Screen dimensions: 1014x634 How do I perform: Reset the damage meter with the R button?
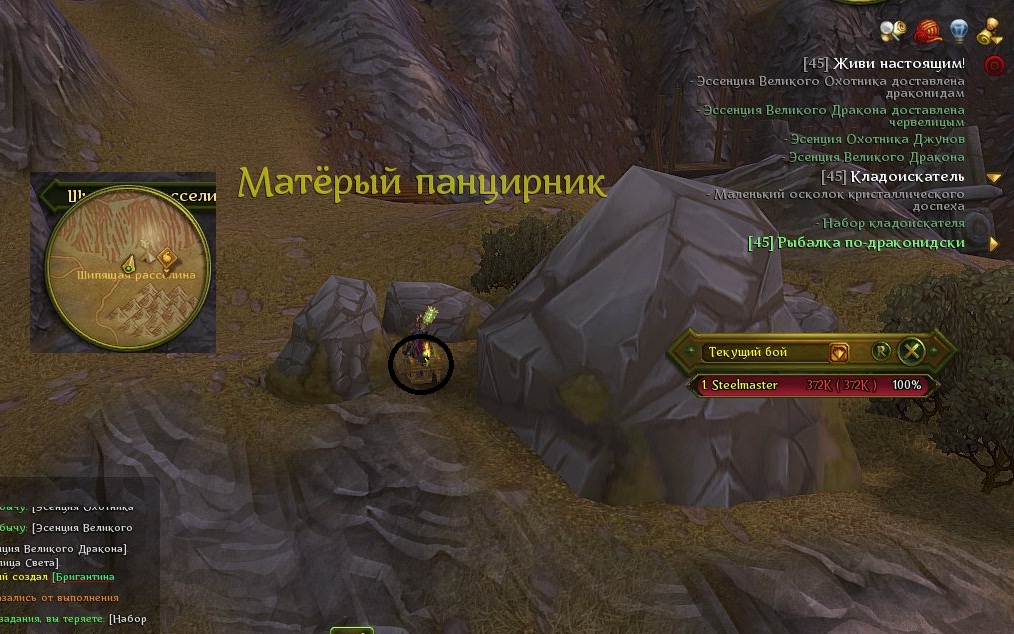tap(880, 351)
